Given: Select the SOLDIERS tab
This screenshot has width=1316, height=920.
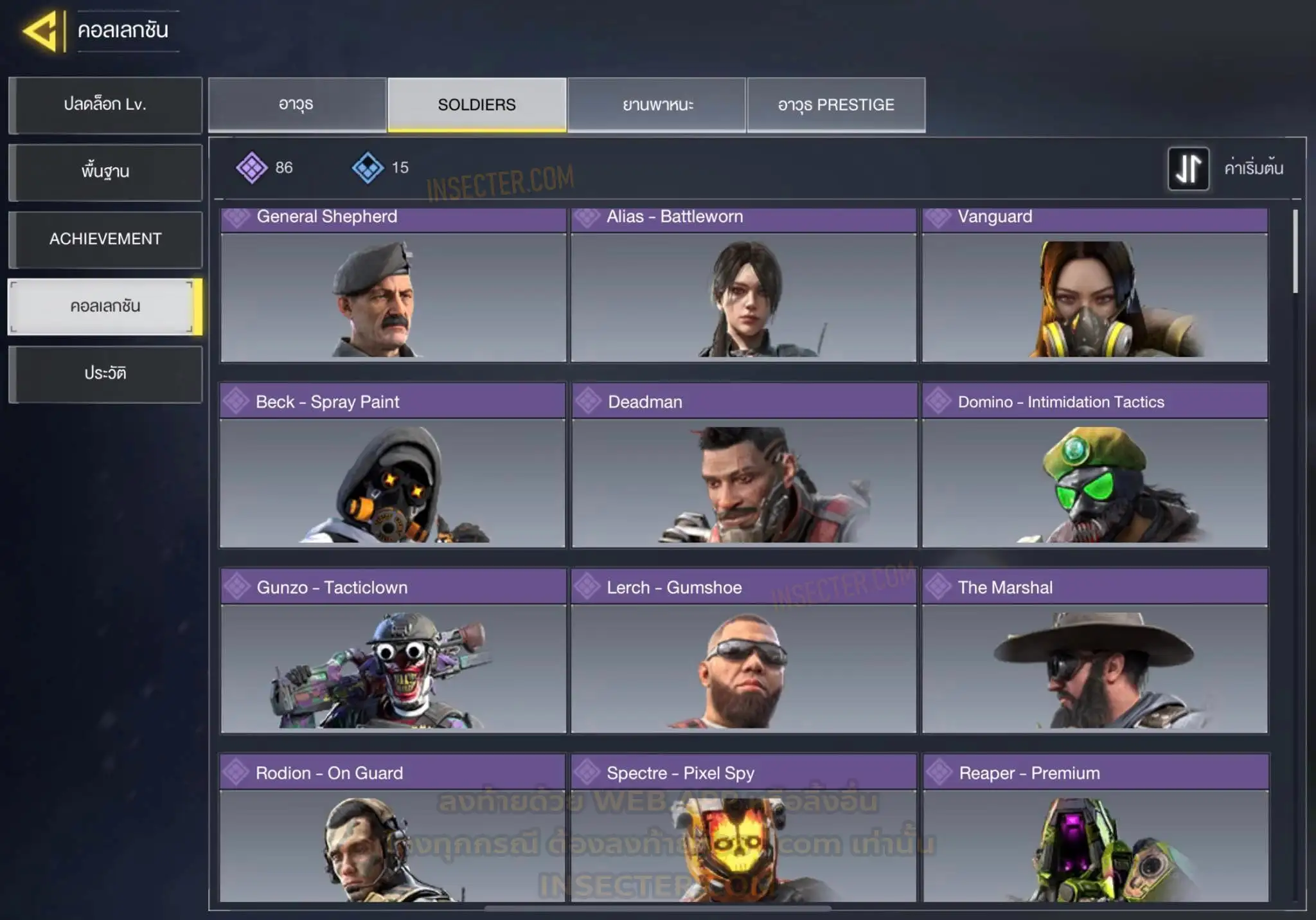Looking at the screenshot, I should click(477, 105).
